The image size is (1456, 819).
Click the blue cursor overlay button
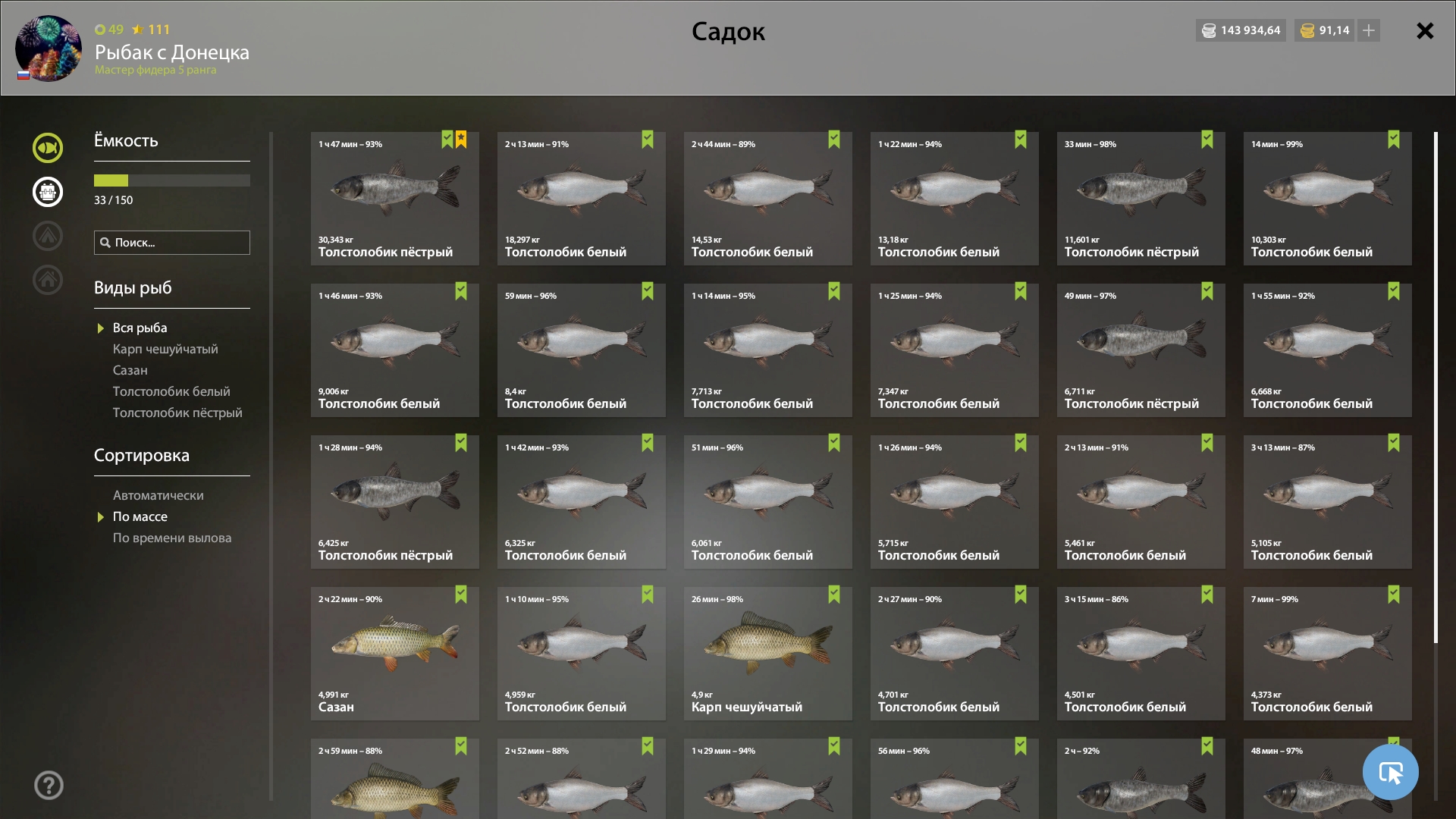click(1390, 772)
